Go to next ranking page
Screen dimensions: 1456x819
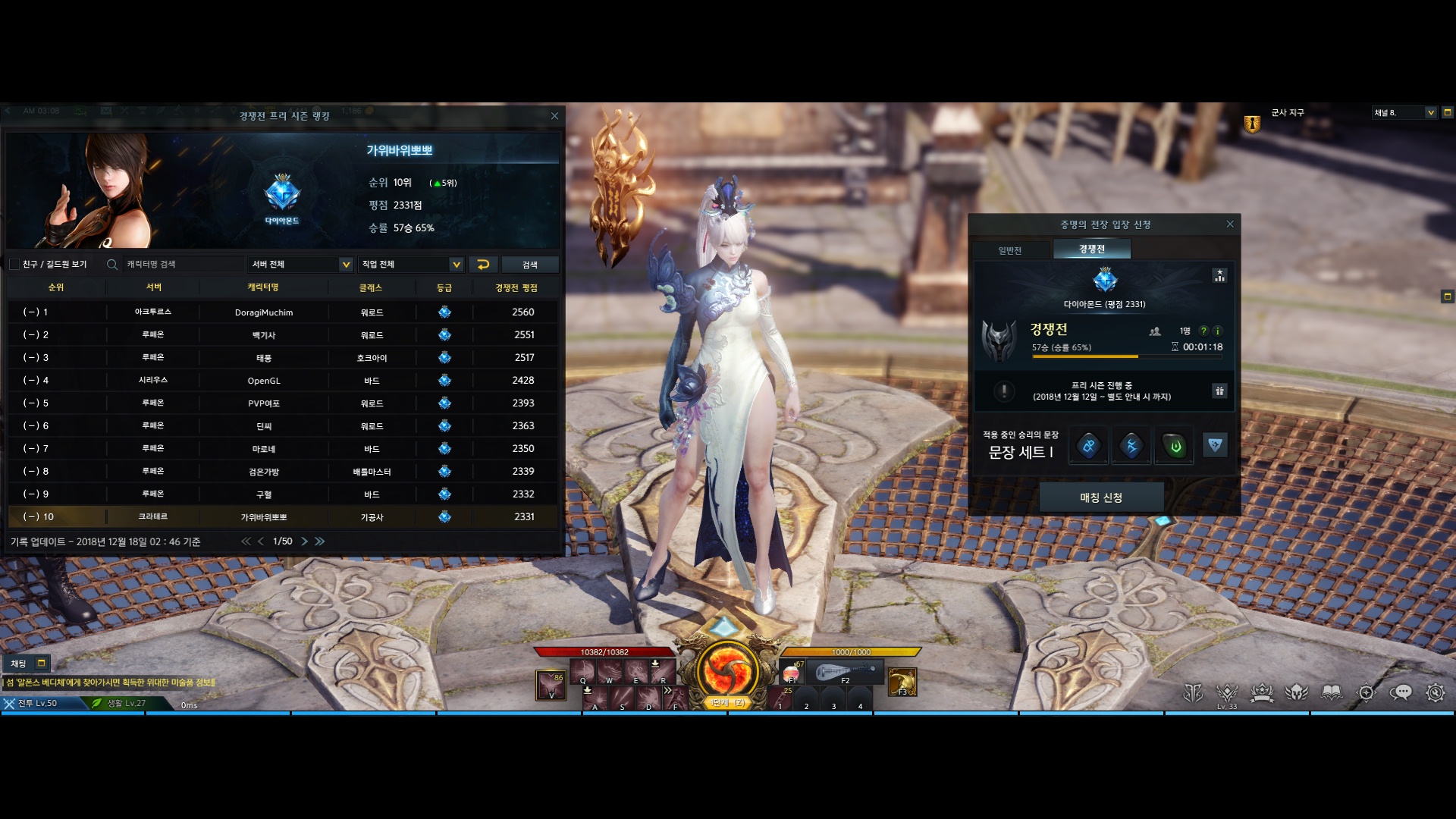click(x=305, y=541)
